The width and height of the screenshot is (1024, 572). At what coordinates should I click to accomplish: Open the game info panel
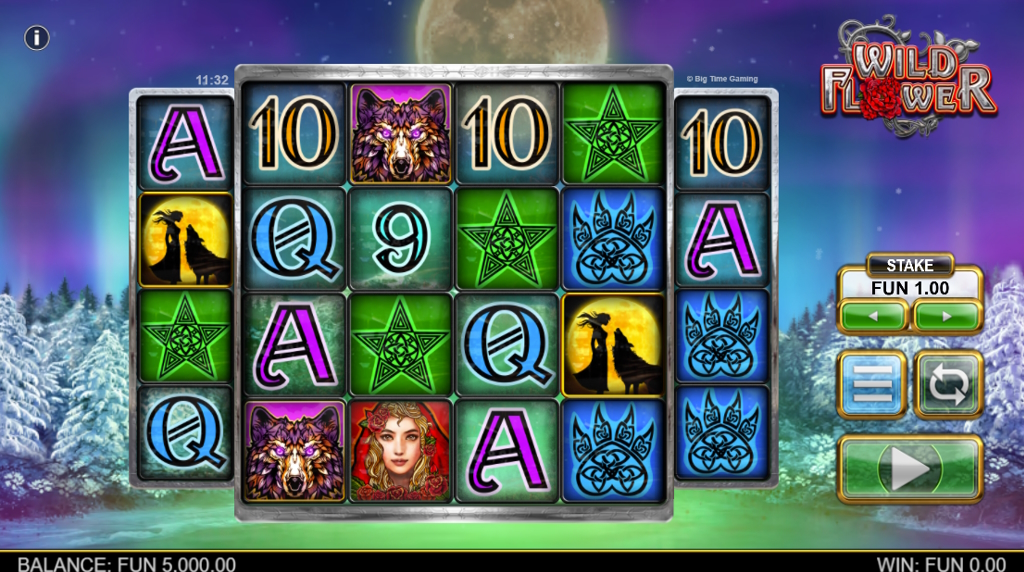click(37, 39)
